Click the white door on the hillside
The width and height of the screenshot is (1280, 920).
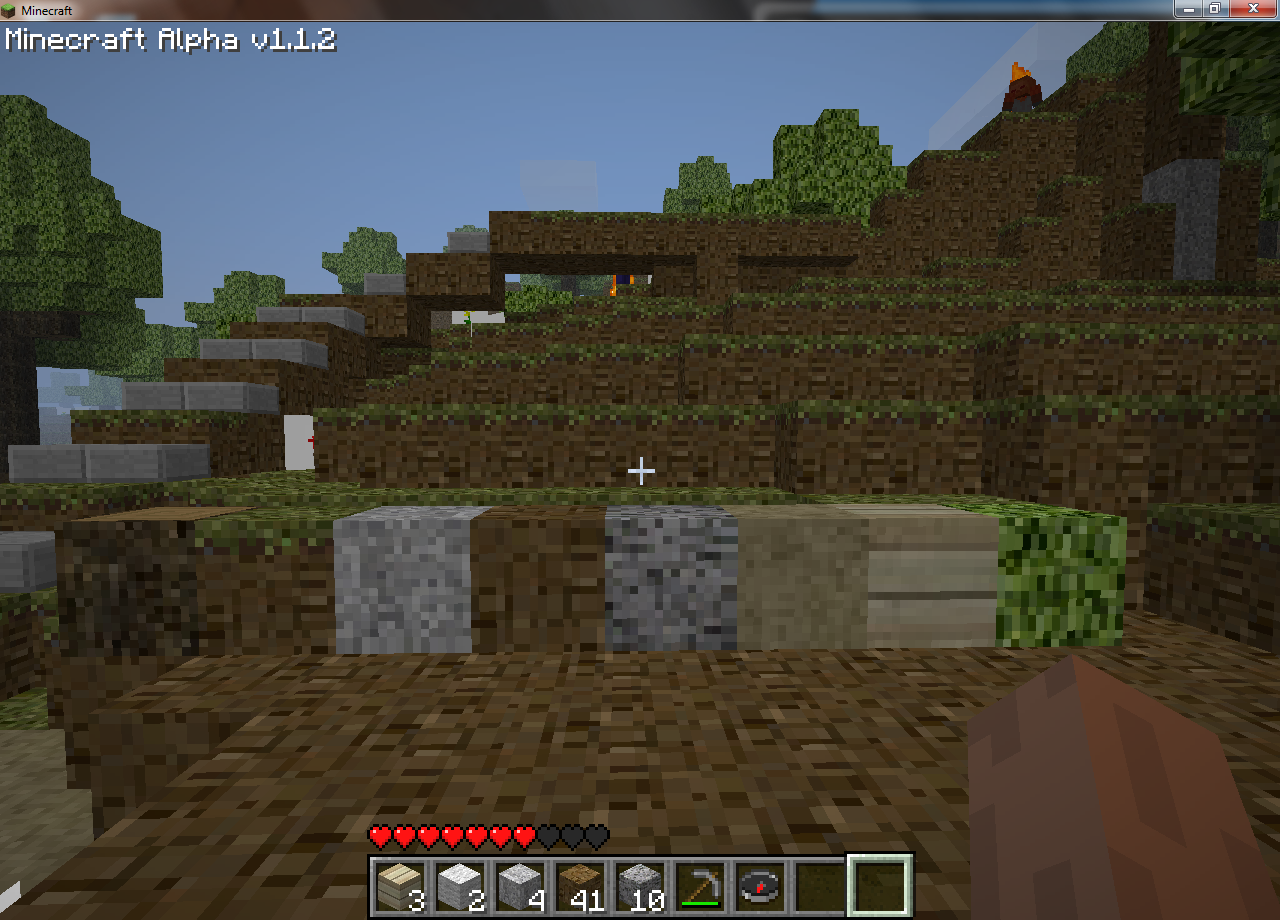point(298,440)
